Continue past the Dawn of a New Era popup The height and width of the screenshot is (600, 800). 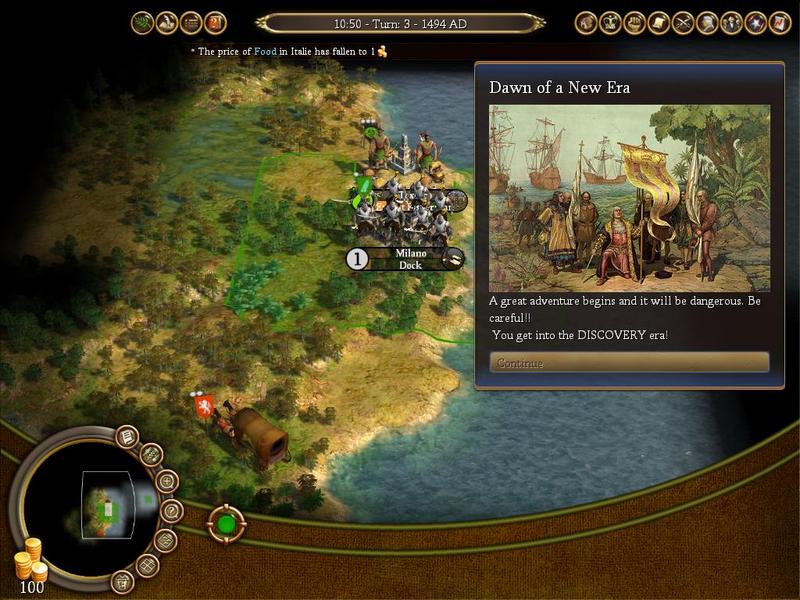(629, 362)
